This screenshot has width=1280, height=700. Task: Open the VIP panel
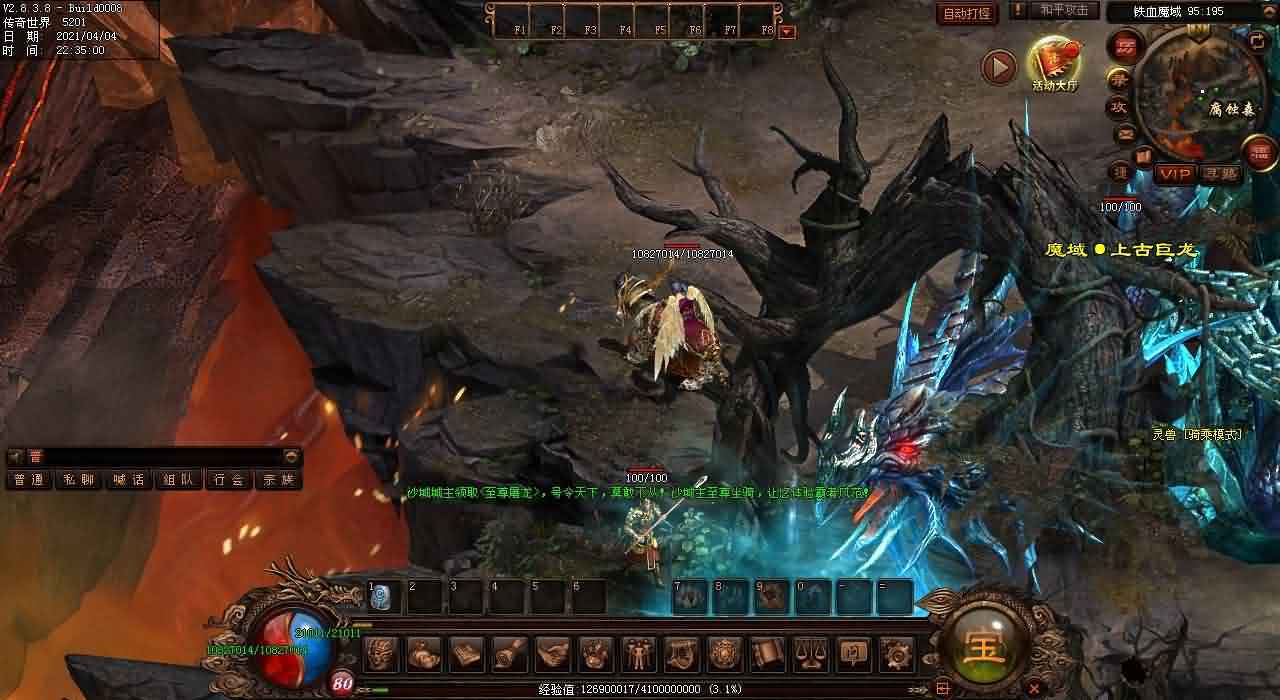[1176, 174]
